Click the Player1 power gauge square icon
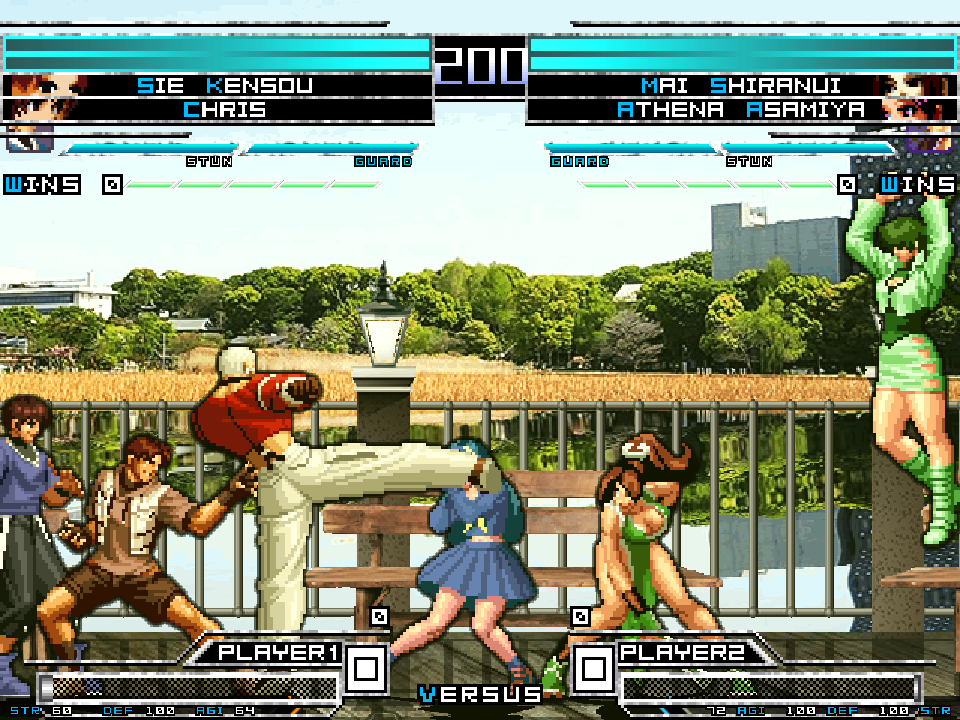Screen dimensions: 960x720 click(366, 667)
